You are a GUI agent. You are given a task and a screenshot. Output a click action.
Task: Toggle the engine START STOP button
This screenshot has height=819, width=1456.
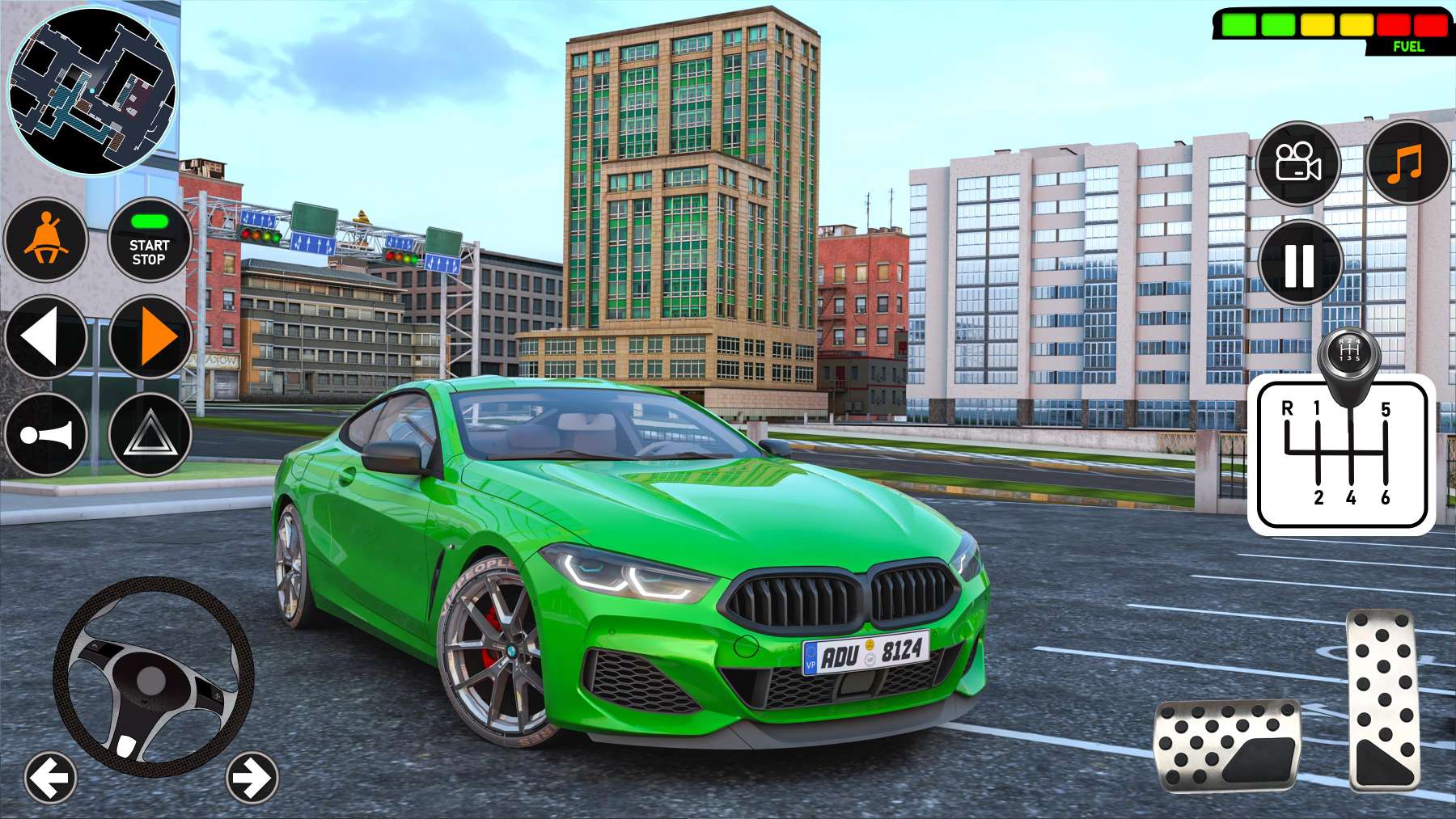click(x=149, y=240)
